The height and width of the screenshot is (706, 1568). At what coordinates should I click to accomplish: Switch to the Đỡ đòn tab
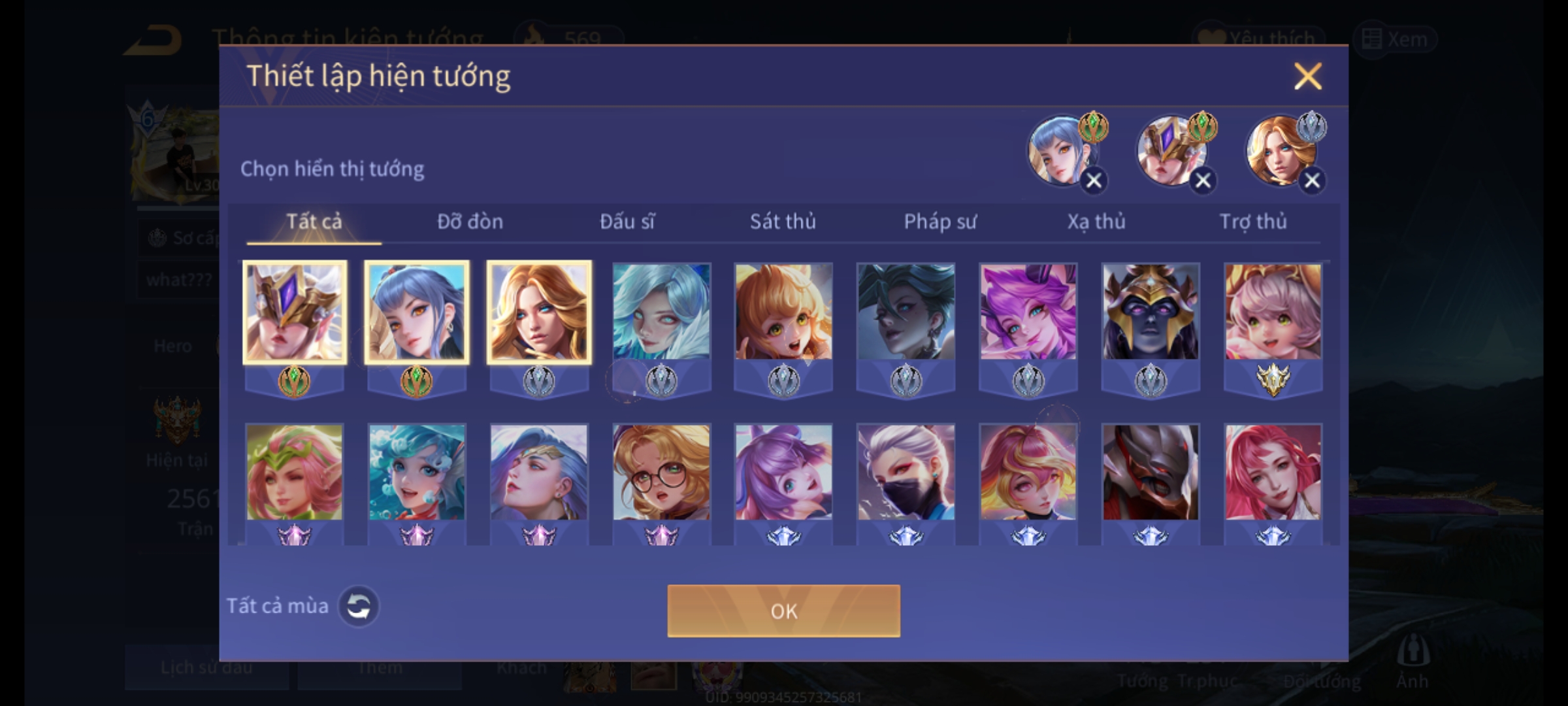click(x=470, y=222)
